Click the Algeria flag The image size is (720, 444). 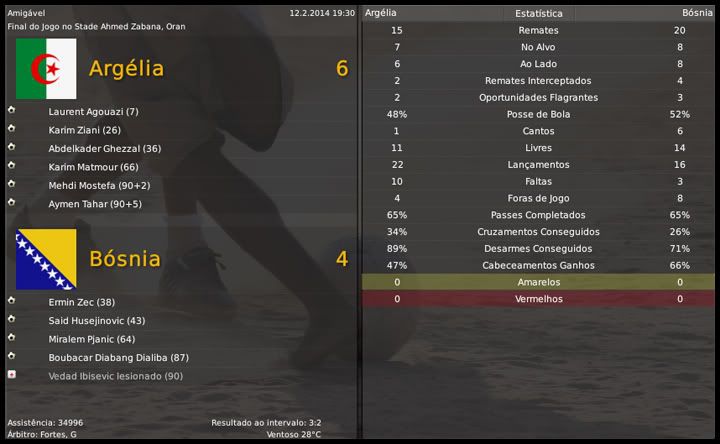46,69
